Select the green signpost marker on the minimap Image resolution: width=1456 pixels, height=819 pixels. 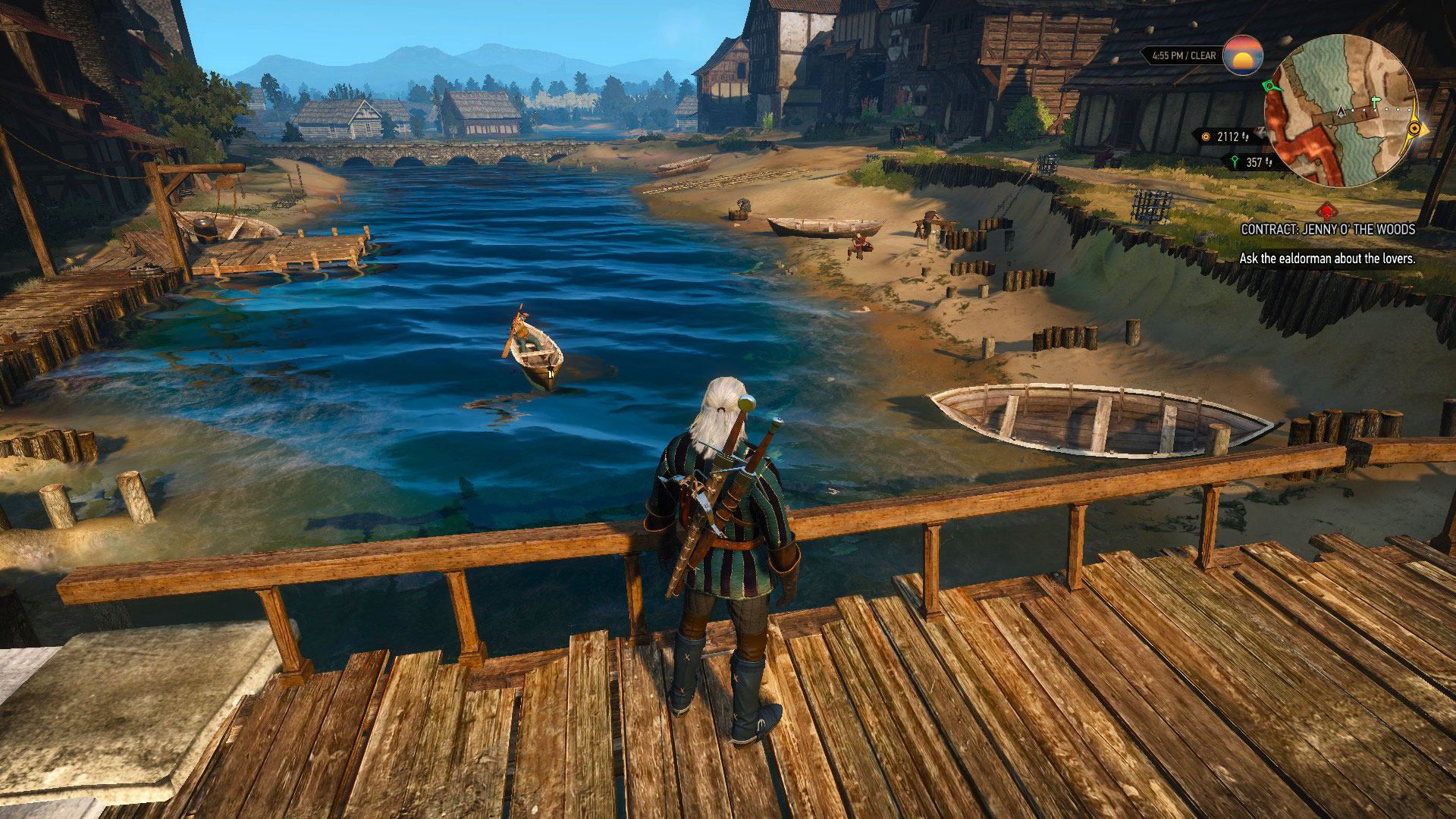[x=1377, y=101]
